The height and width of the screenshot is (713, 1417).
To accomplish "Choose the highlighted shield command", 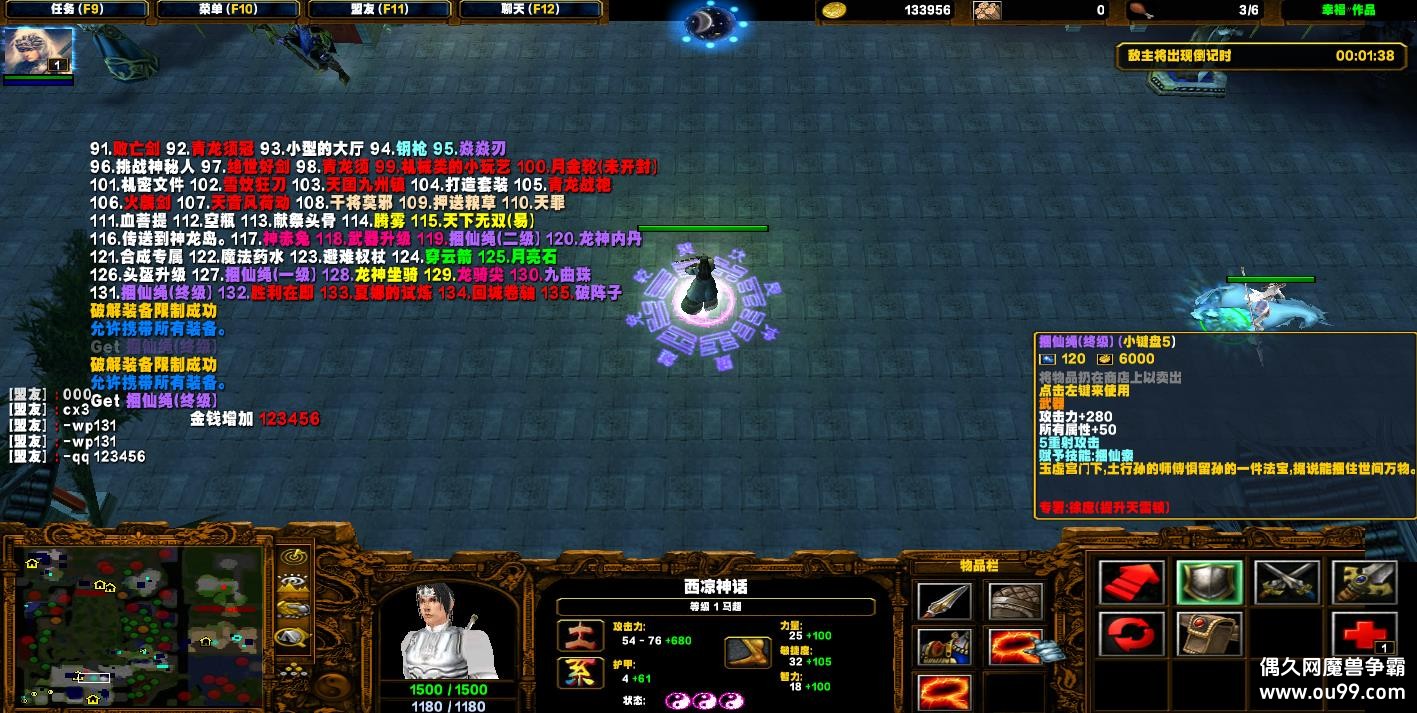I will tap(1209, 583).
